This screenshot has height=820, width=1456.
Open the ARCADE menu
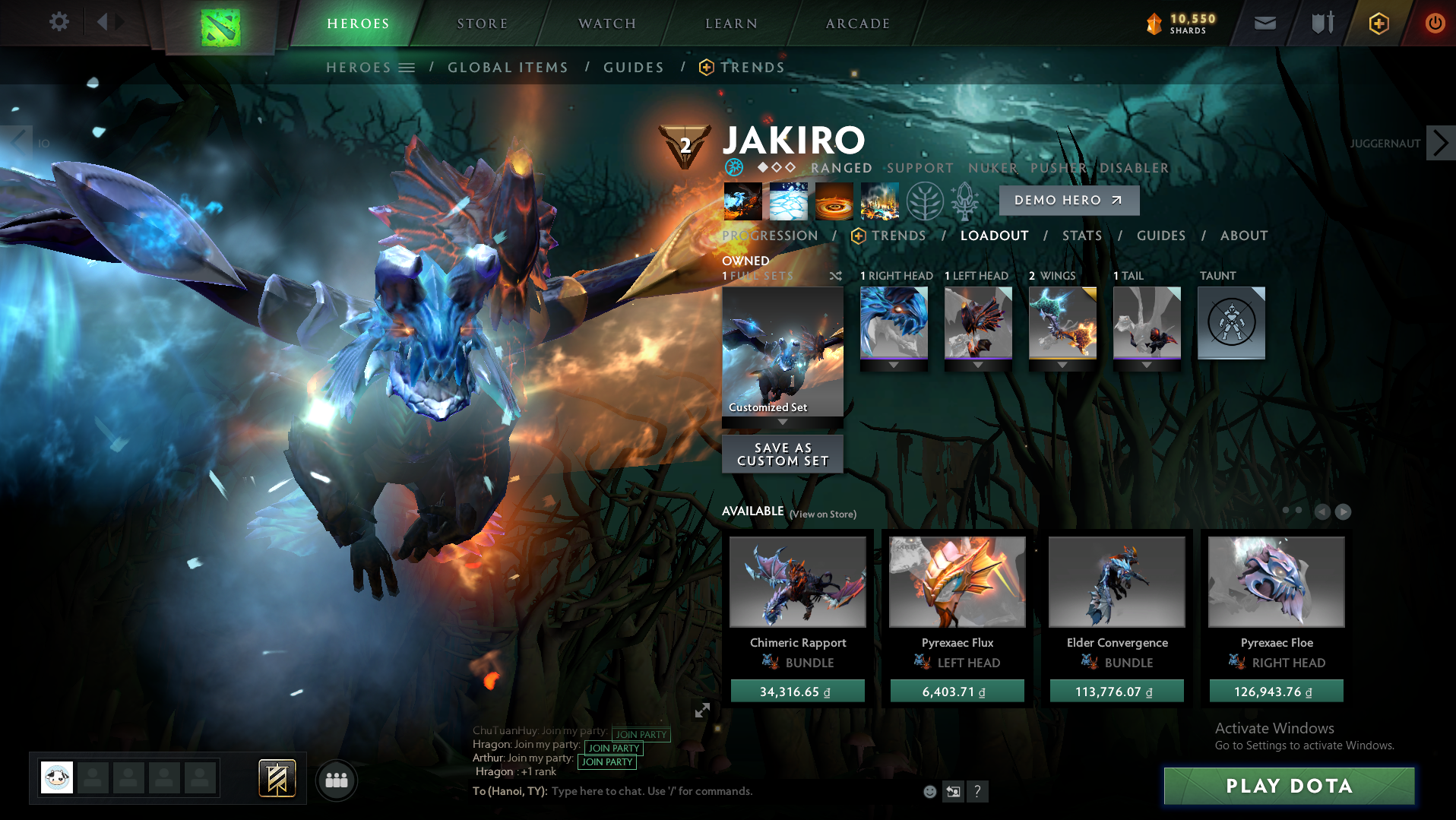857,23
